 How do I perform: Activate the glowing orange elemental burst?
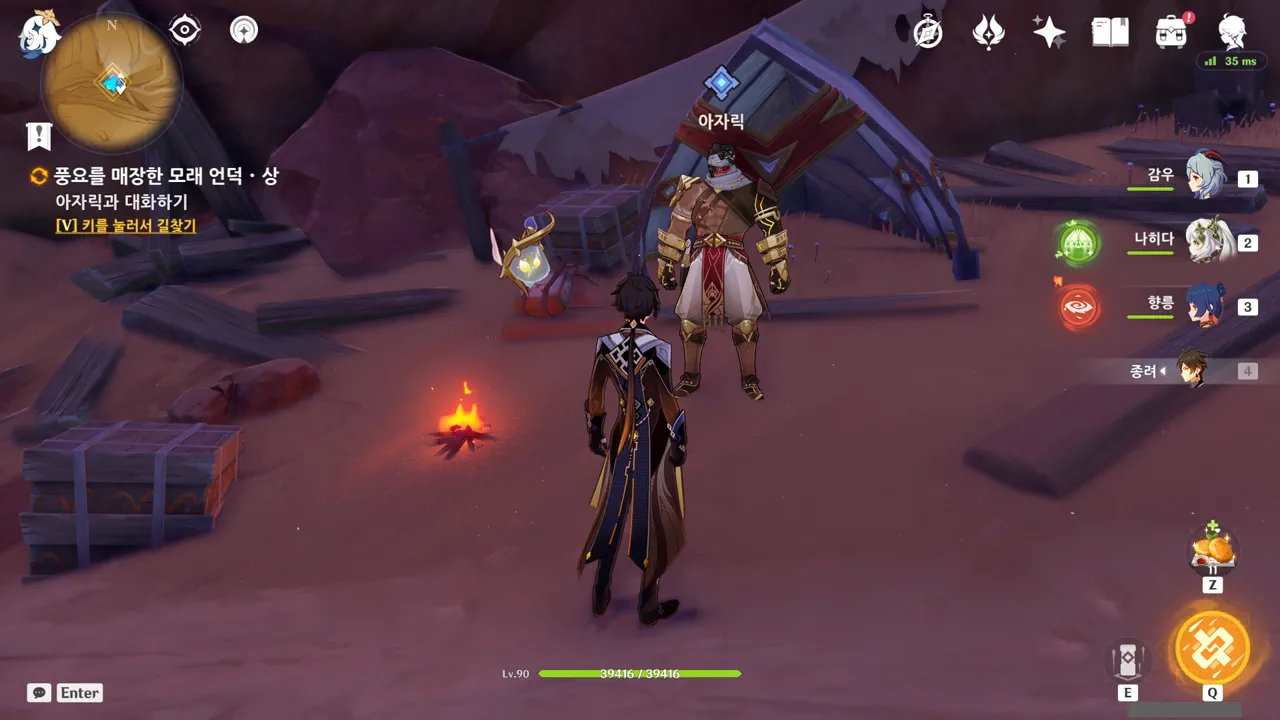[x=1212, y=647]
